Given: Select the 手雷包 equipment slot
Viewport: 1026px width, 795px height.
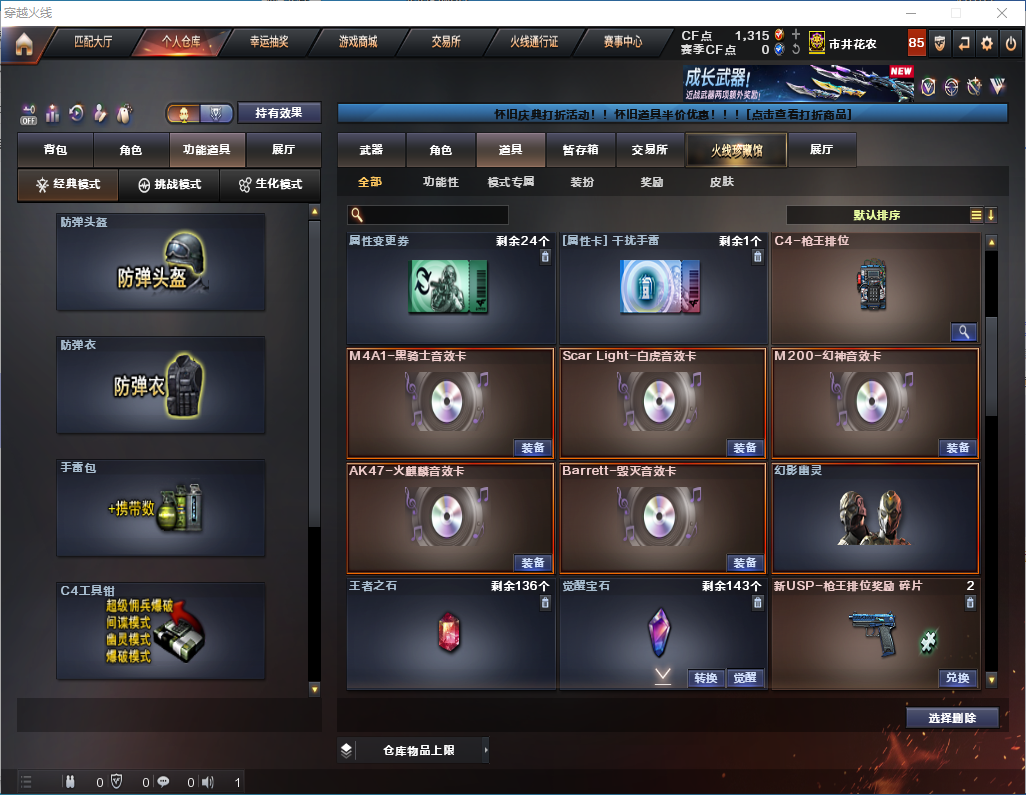Looking at the screenshot, I should 161,507.
